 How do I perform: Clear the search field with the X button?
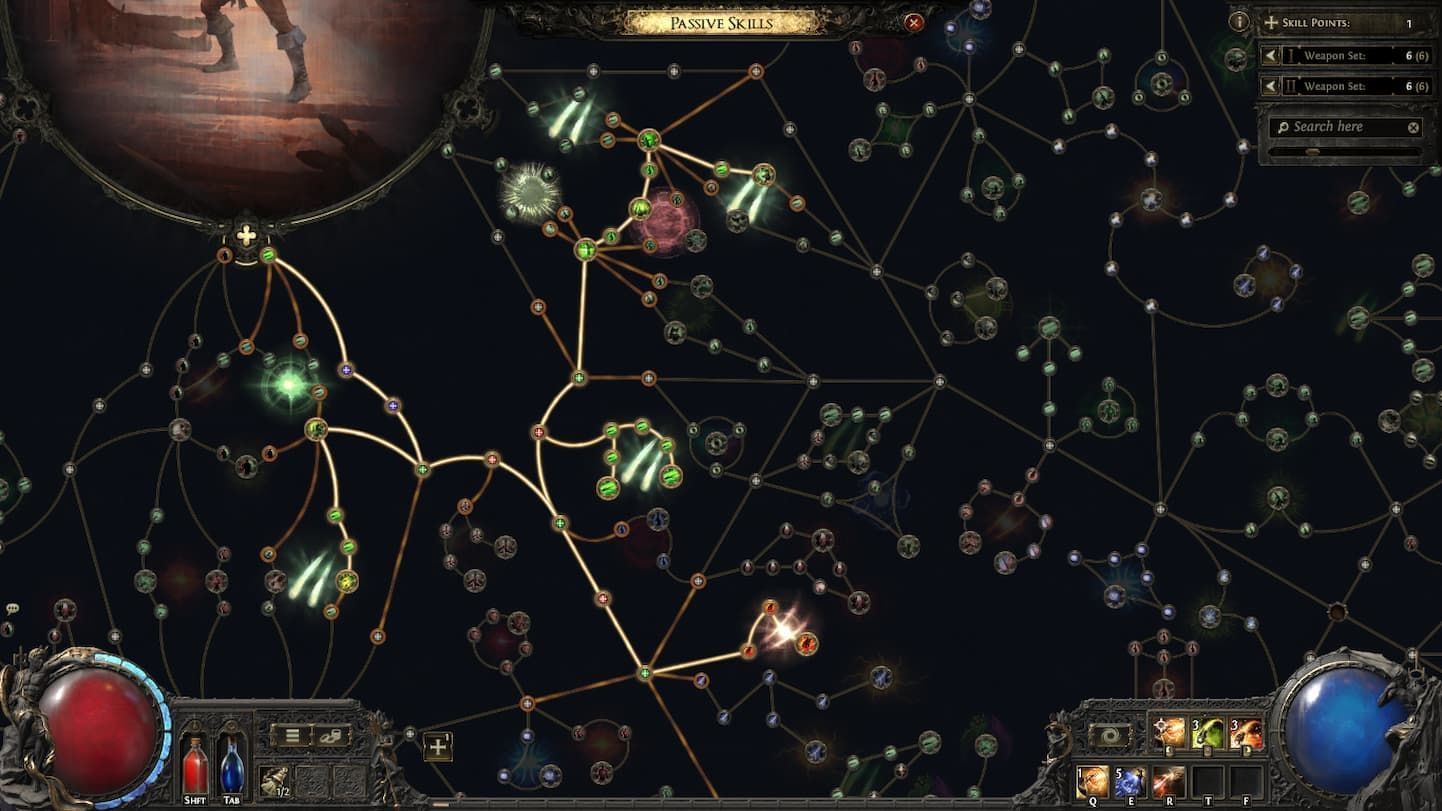[1413, 126]
